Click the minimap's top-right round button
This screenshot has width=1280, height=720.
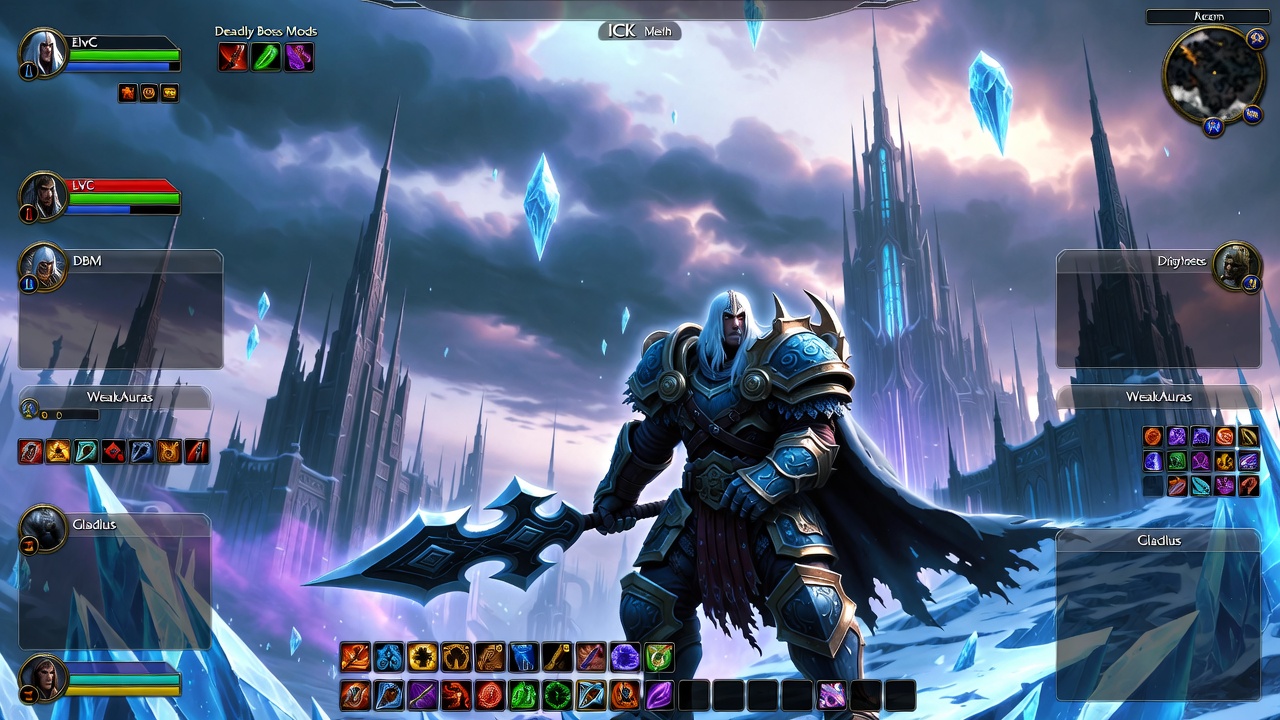[1257, 39]
